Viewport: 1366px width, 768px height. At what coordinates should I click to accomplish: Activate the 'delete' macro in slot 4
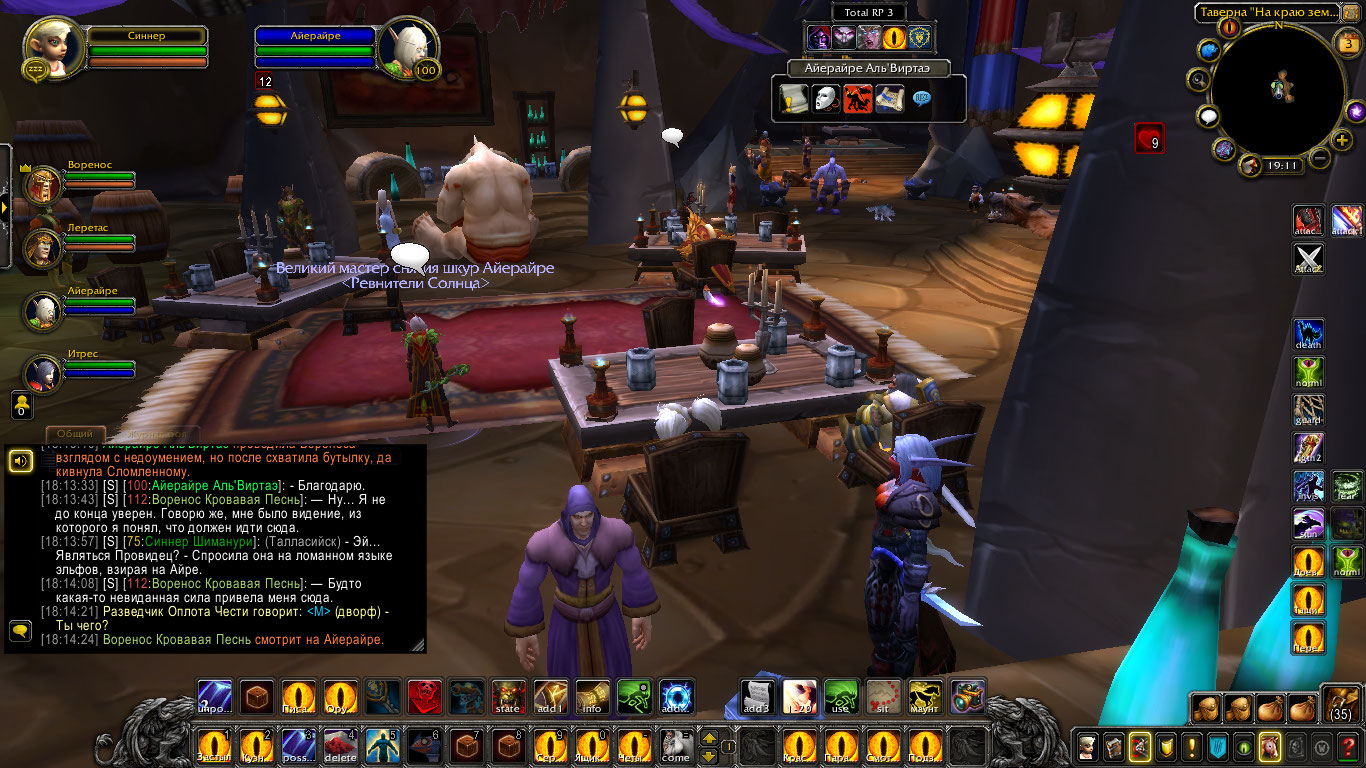(x=339, y=746)
